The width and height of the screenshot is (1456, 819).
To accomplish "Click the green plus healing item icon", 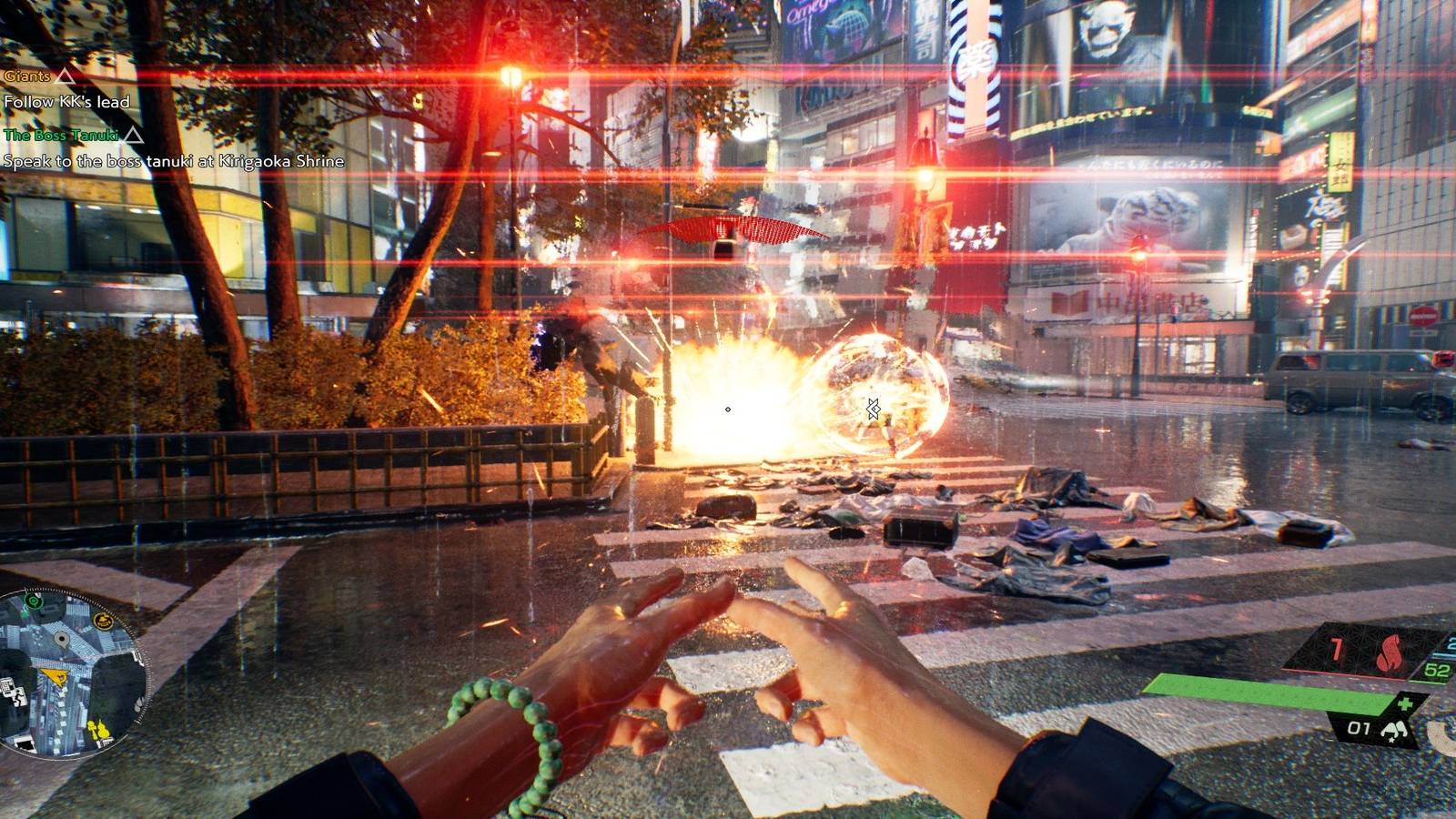I will click(x=1405, y=703).
